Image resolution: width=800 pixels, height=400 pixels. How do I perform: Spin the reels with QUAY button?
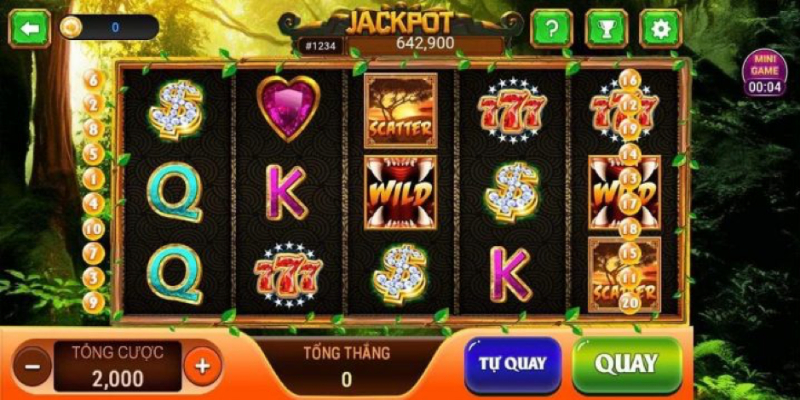click(x=626, y=364)
